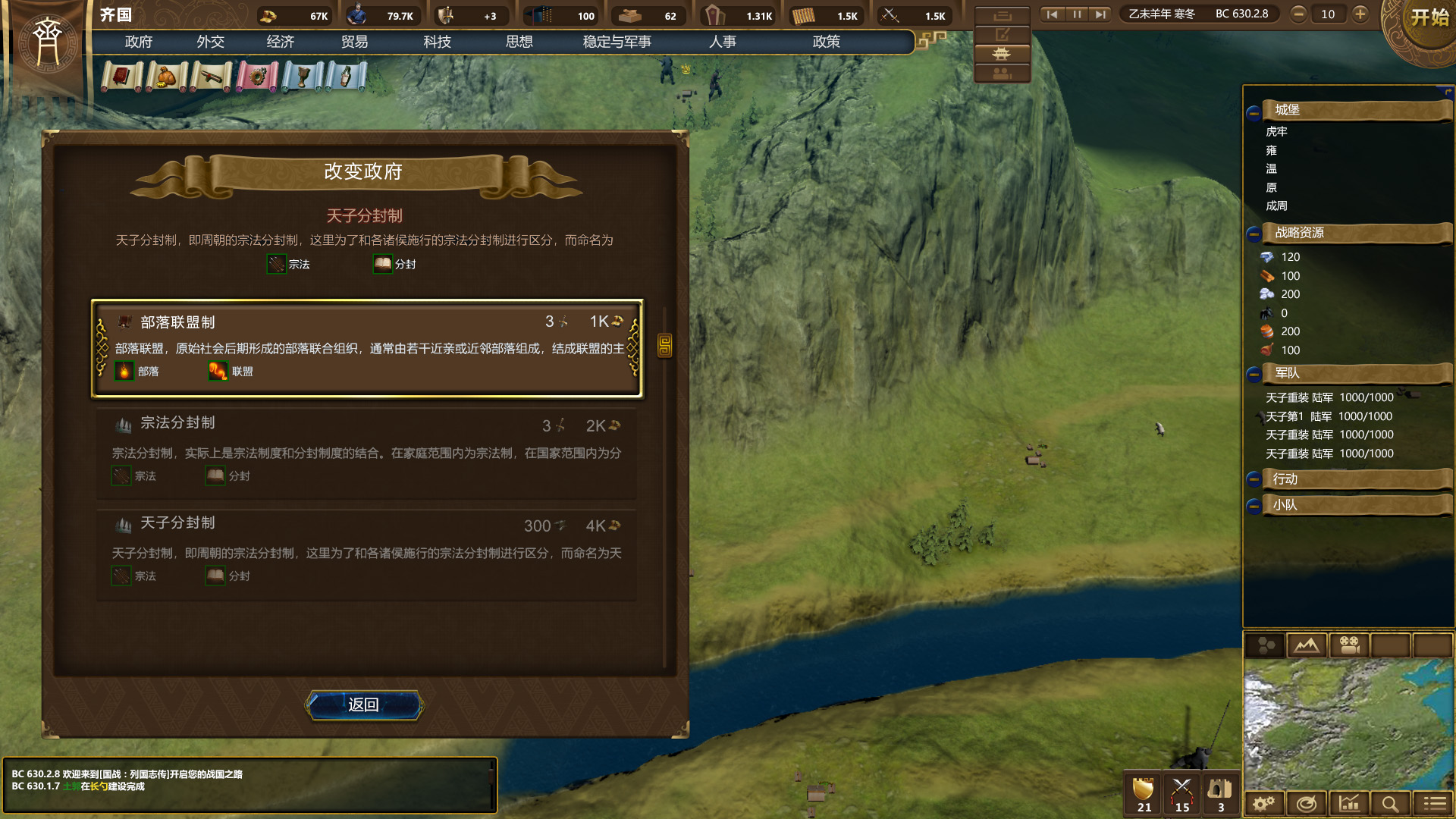Click the 返回 button
The image size is (1456, 819).
(x=364, y=706)
